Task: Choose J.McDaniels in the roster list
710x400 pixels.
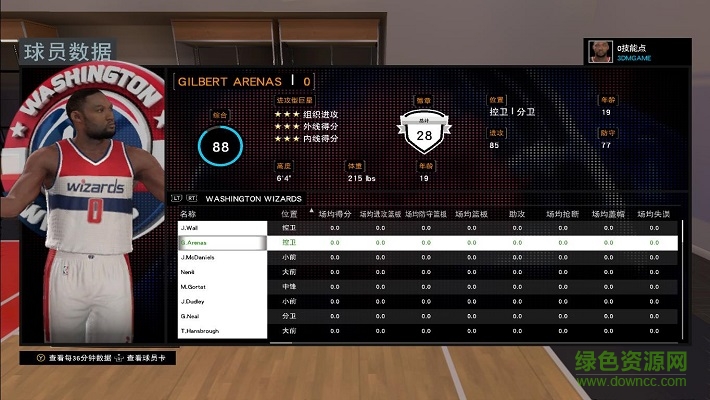Action: coord(220,257)
